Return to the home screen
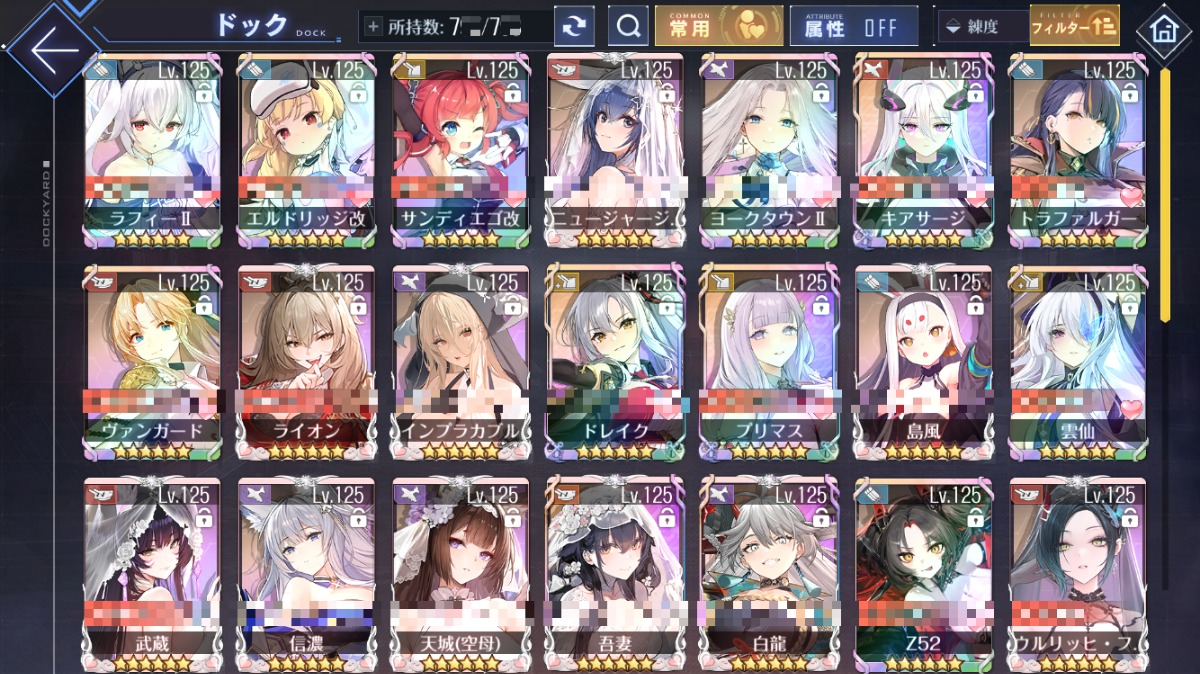 (1164, 30)
